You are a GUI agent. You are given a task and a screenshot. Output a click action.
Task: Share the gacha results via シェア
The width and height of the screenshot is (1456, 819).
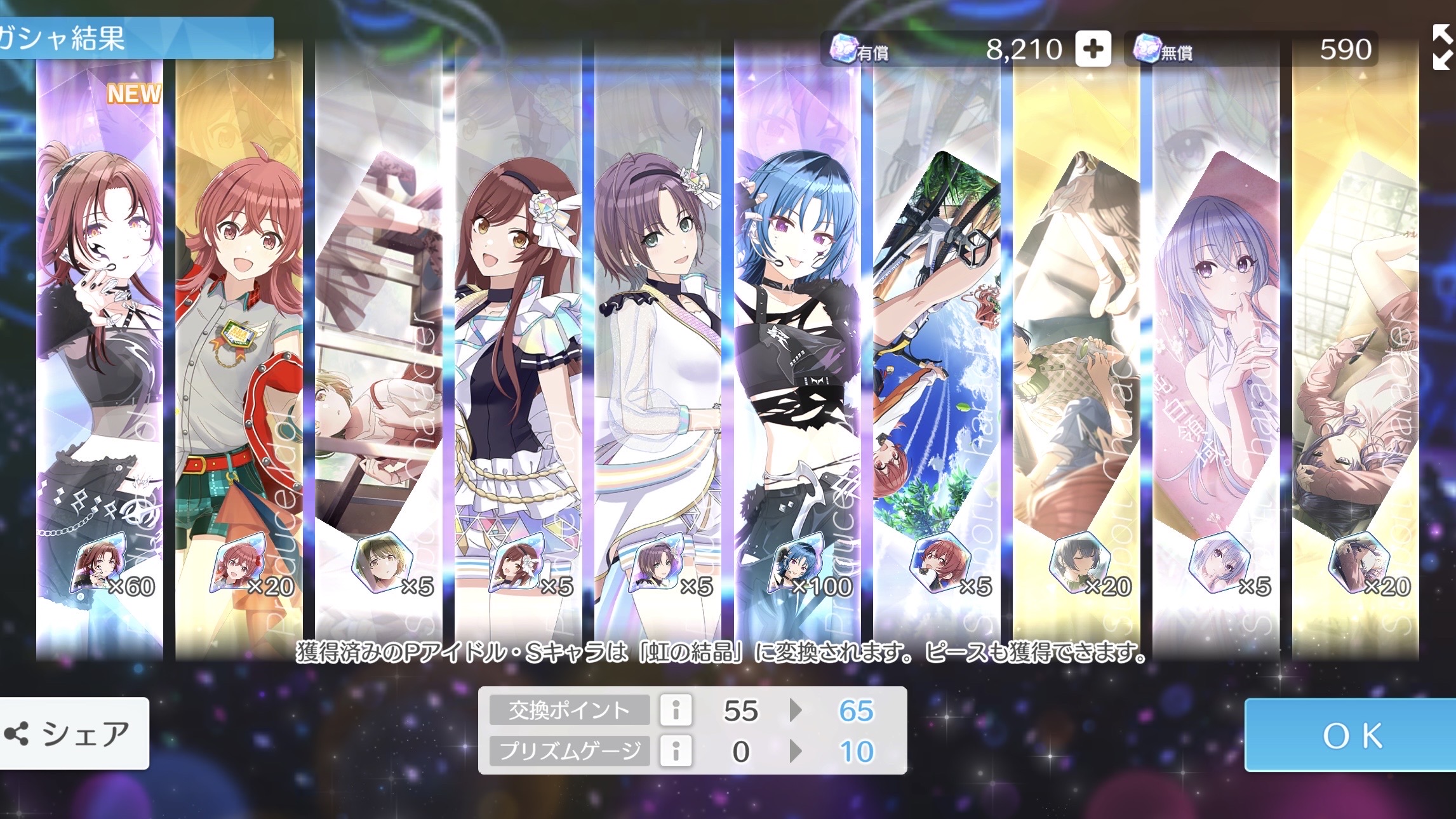tap(74, 734)
